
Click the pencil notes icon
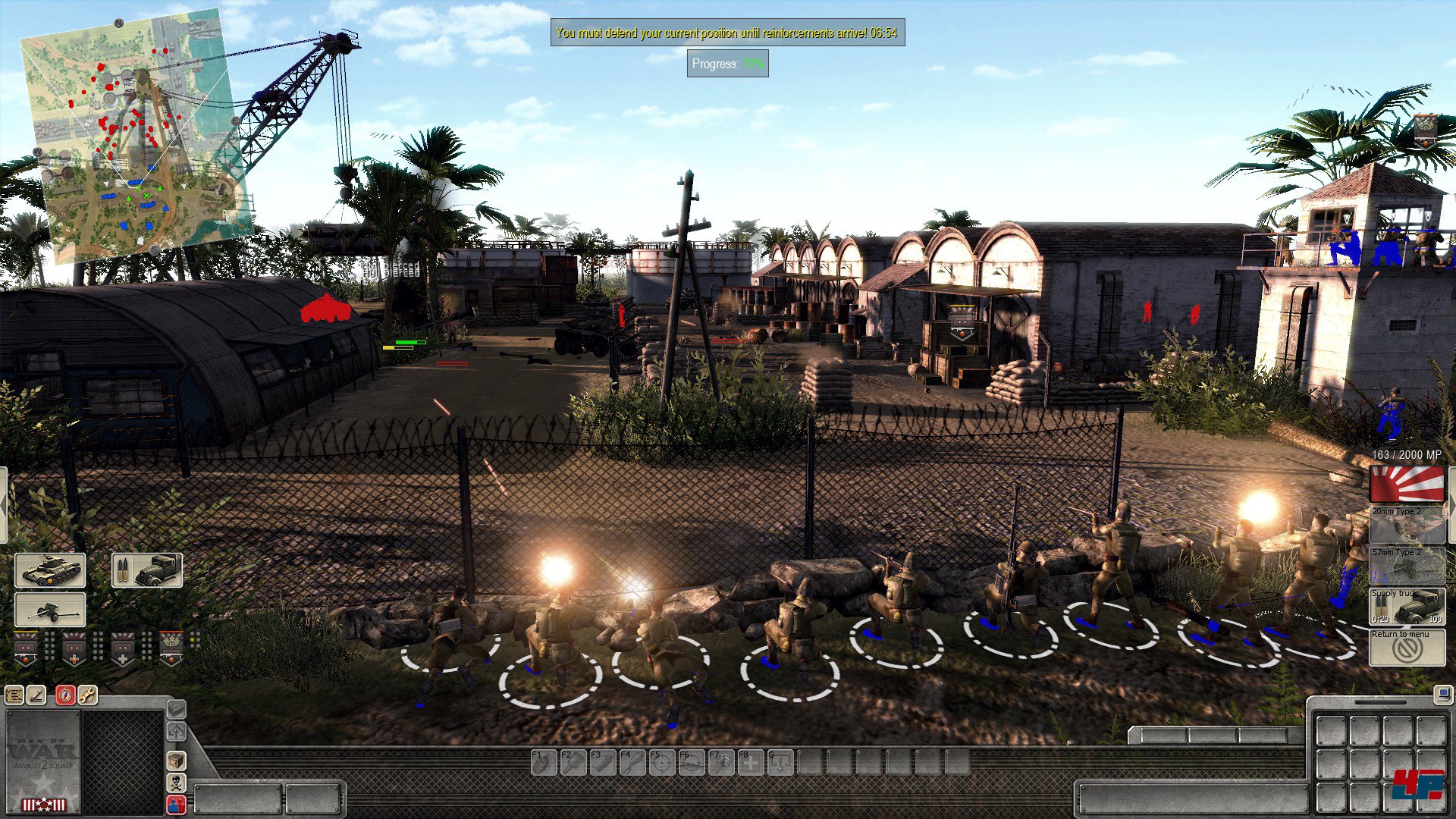click(x=36, y=695)
